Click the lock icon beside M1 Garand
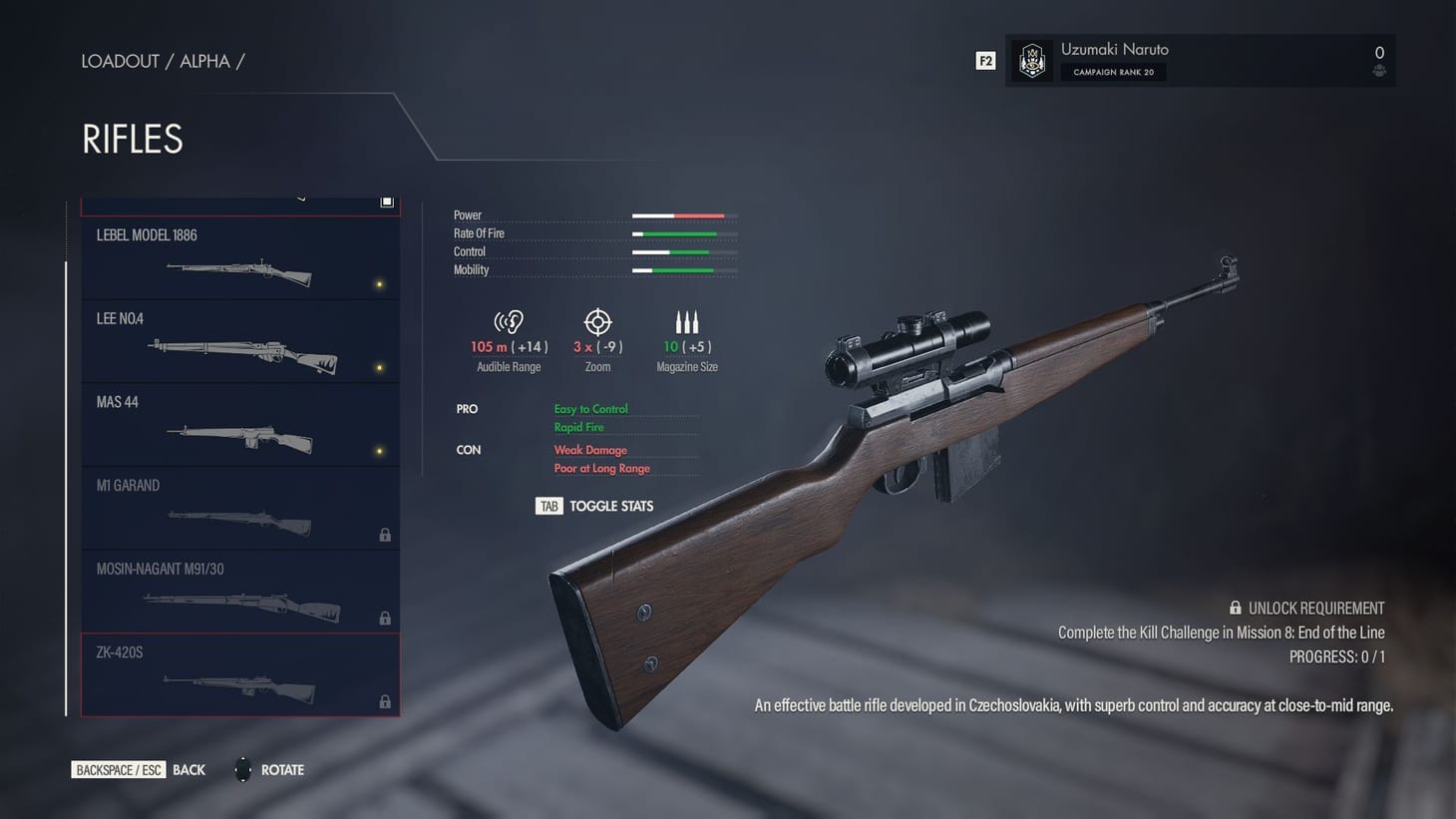 click(x=385, y=535)
